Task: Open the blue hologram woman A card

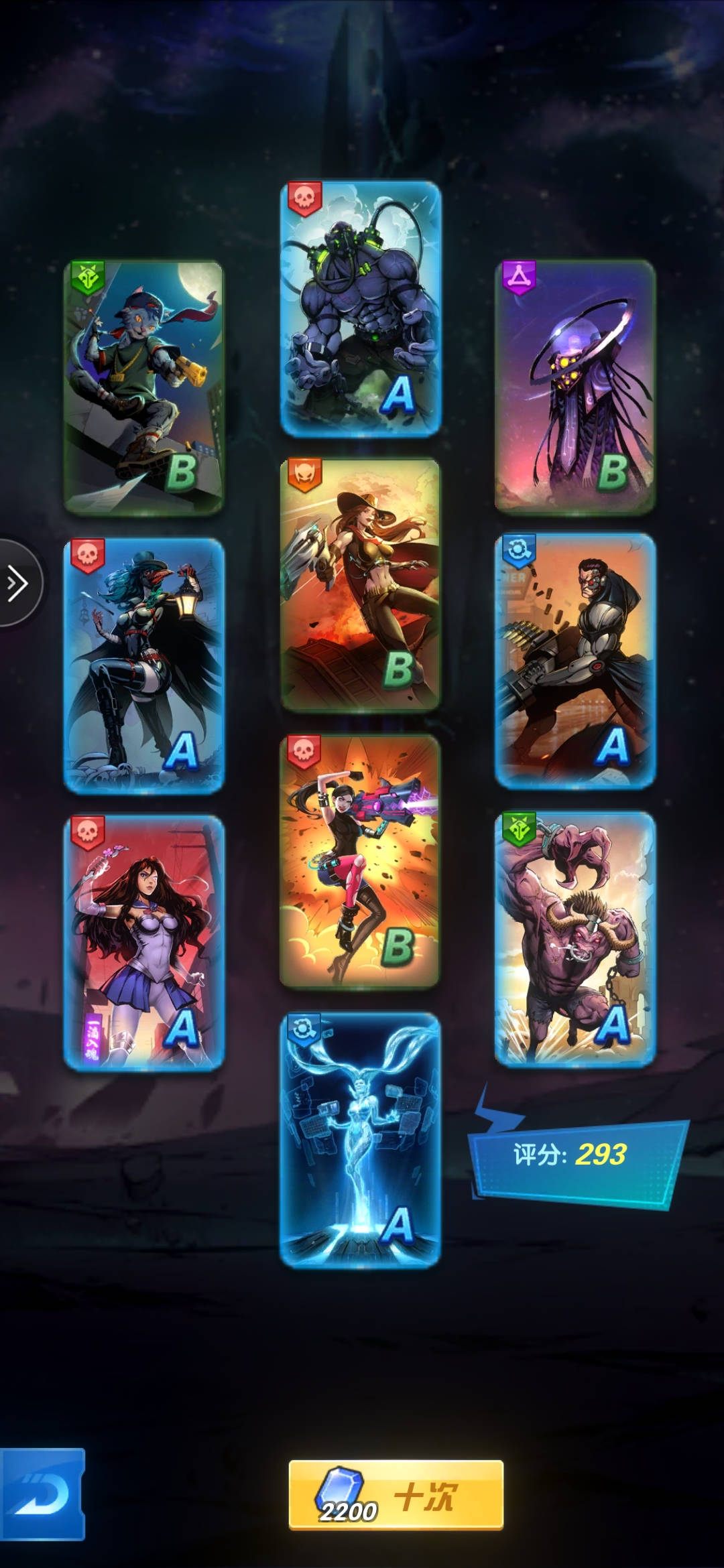Action: coord(361,1139)
